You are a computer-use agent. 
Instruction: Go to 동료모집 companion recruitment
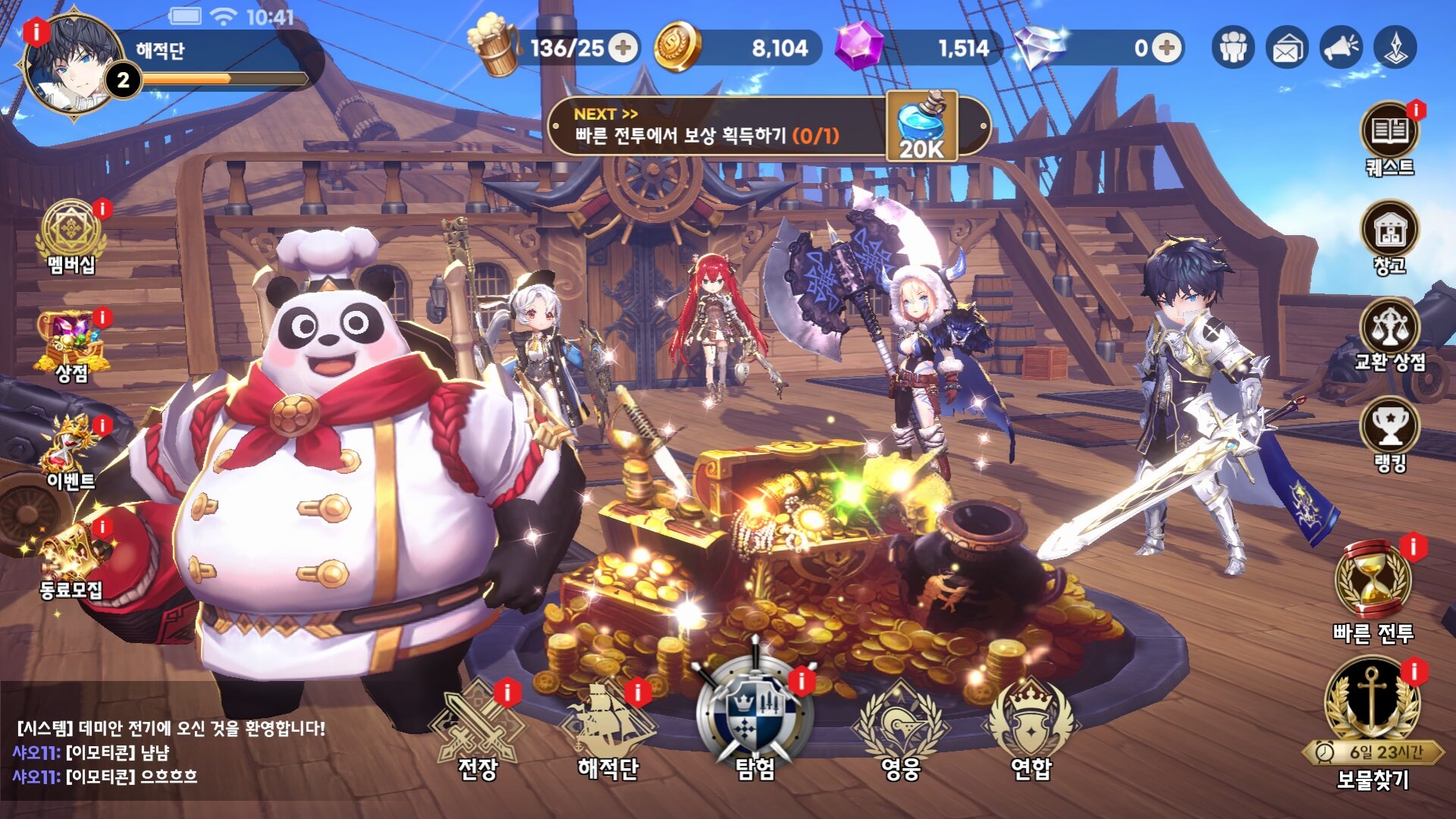point(71,561)
